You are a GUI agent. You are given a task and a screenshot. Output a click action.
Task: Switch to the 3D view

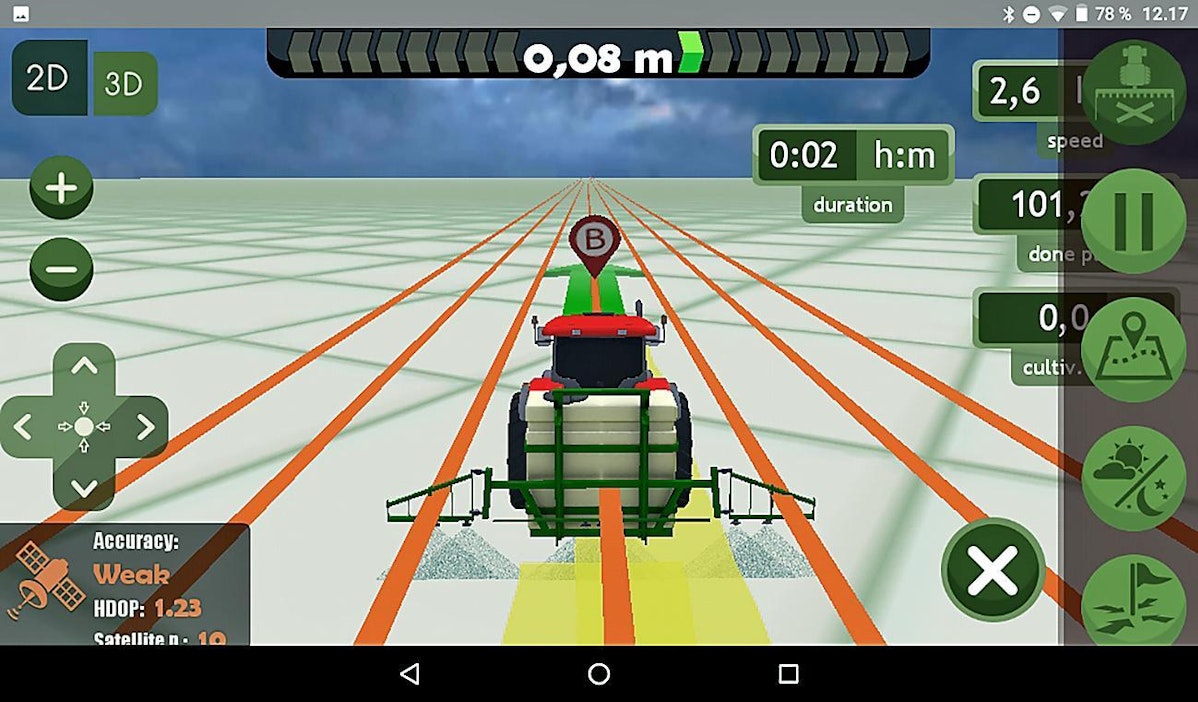[124, 84]
